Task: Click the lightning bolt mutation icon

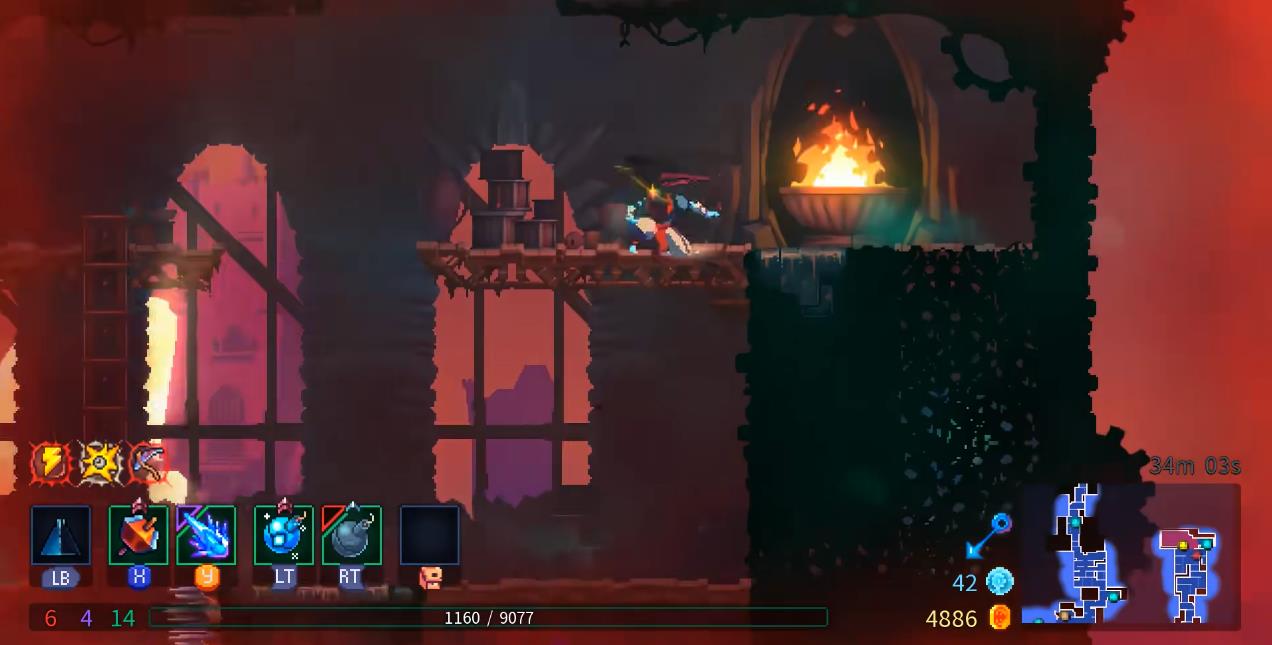Action: 51,462
